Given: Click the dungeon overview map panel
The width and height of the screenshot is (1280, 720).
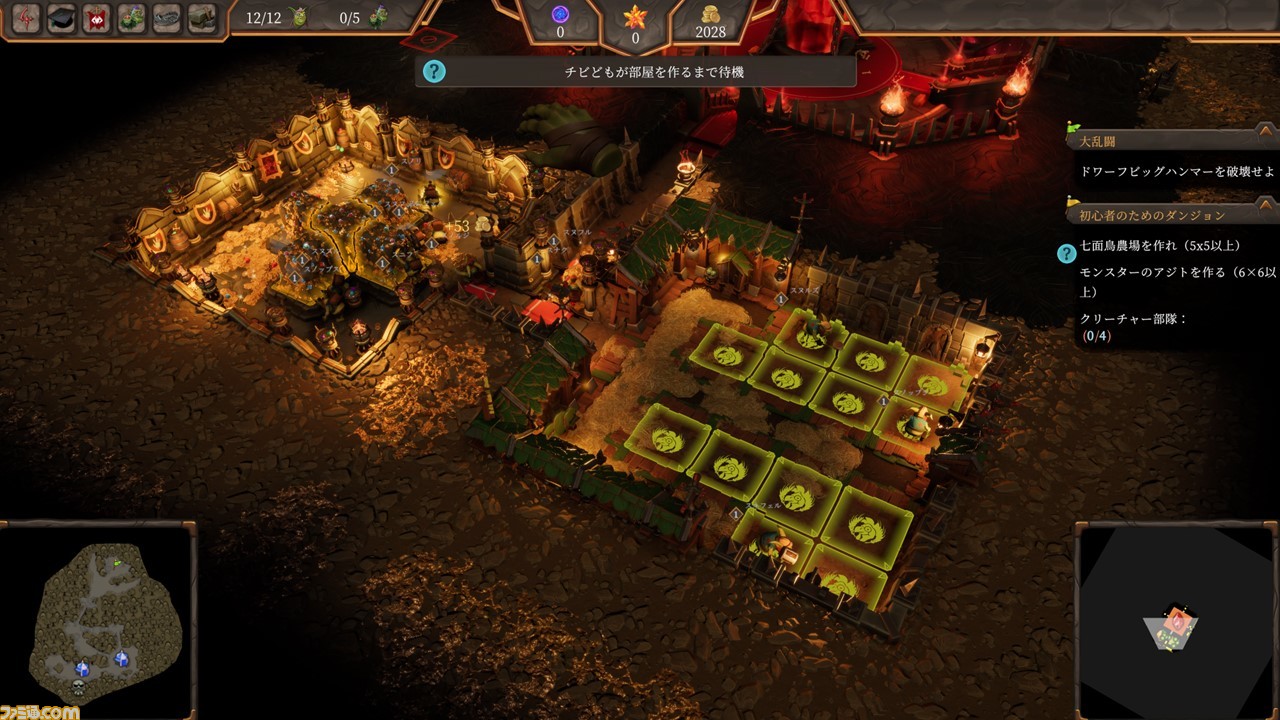Looking at the screenshot, I should click(x=1175, y=620).
